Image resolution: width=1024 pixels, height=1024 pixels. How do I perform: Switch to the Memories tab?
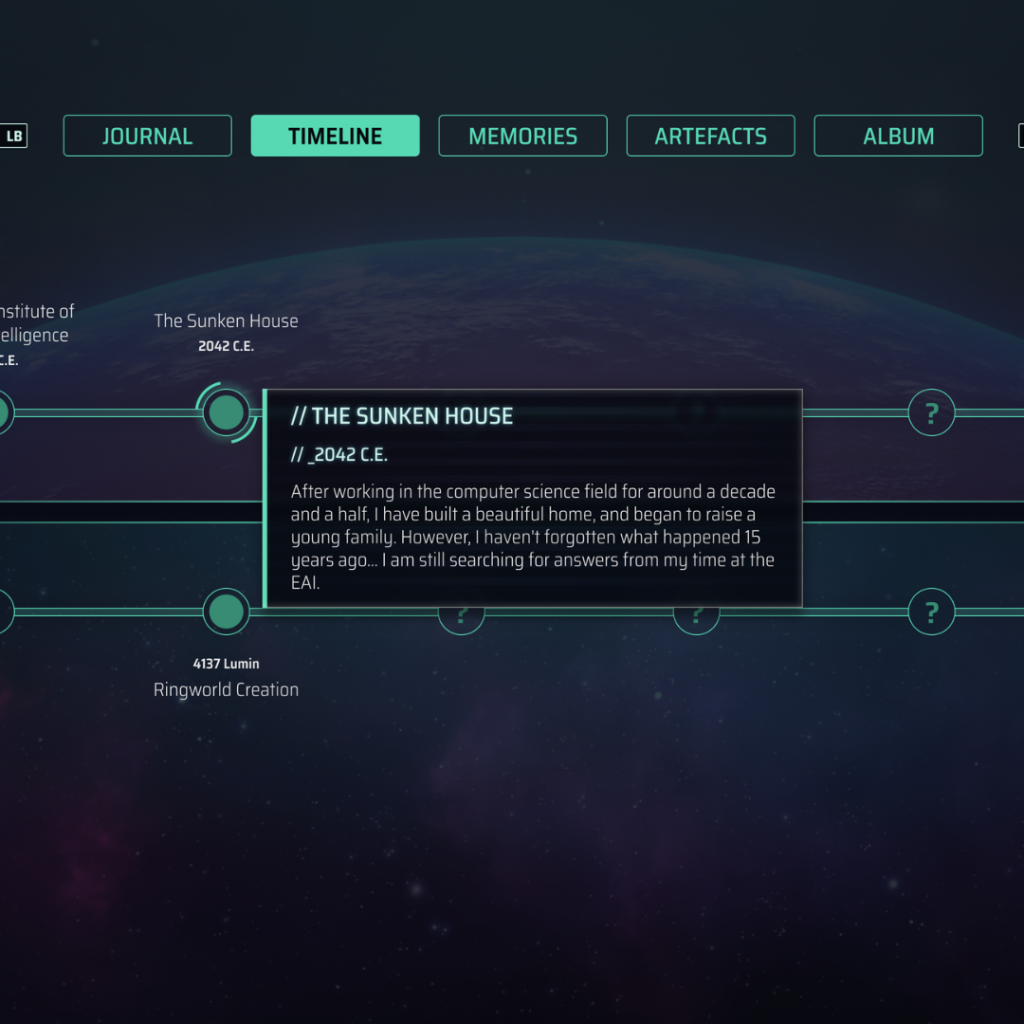pos(523,136)
